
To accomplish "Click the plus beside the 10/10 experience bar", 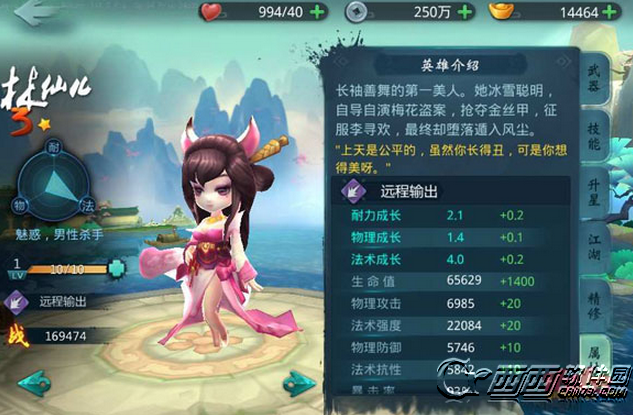I will [x=118, y=268].
